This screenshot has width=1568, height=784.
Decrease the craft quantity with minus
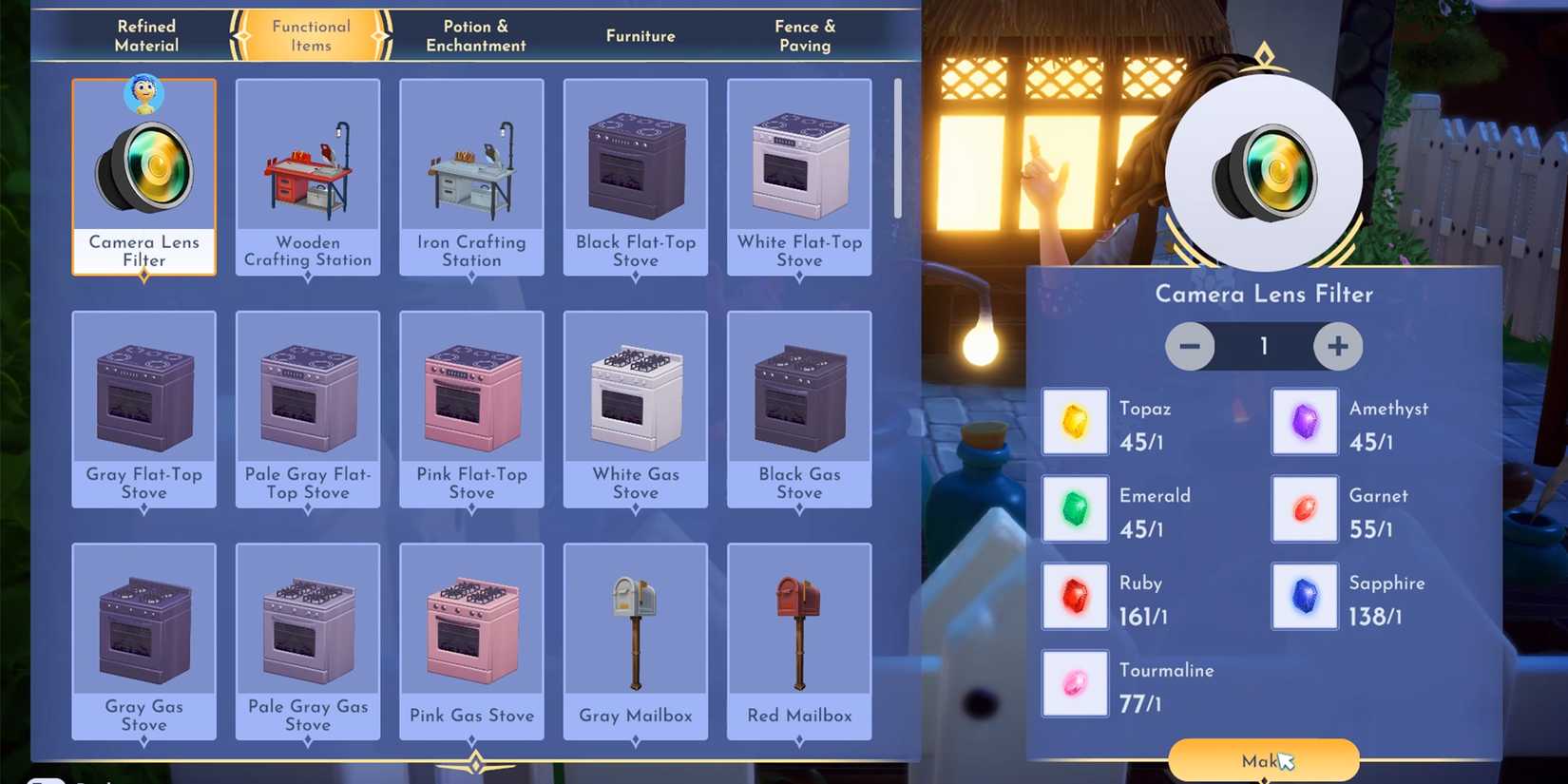click(1190, 347)
